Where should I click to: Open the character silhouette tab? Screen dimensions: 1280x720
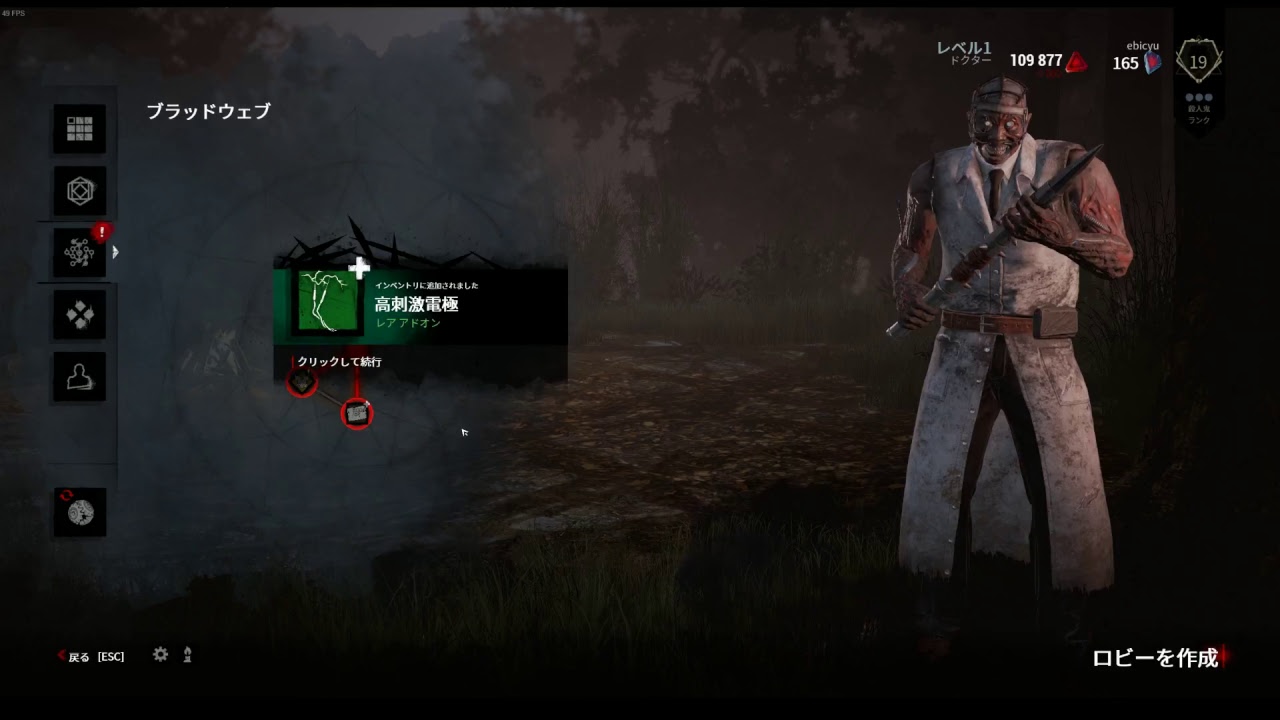point(80,377)
